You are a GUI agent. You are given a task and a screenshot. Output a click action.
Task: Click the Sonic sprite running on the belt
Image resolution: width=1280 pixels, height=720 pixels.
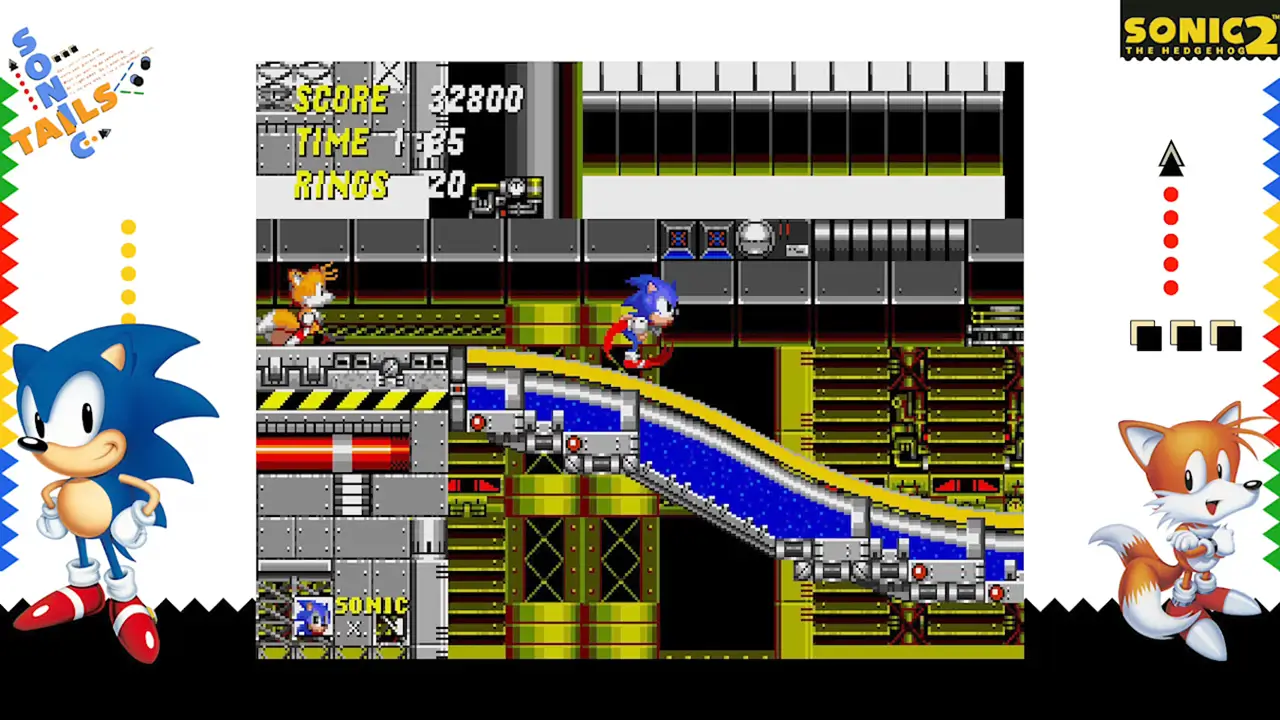[645, 315]
